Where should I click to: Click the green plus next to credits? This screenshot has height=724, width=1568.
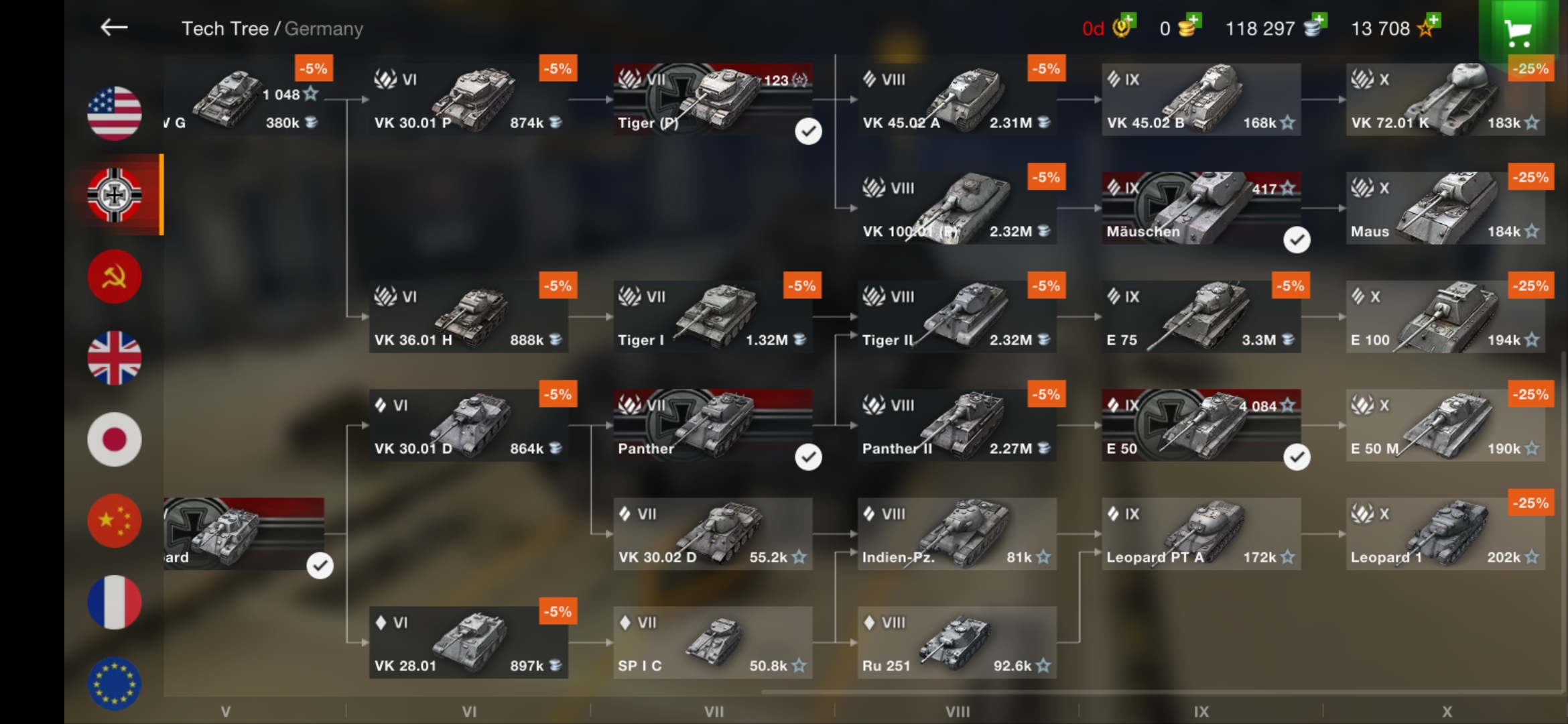coord(1318,21)
